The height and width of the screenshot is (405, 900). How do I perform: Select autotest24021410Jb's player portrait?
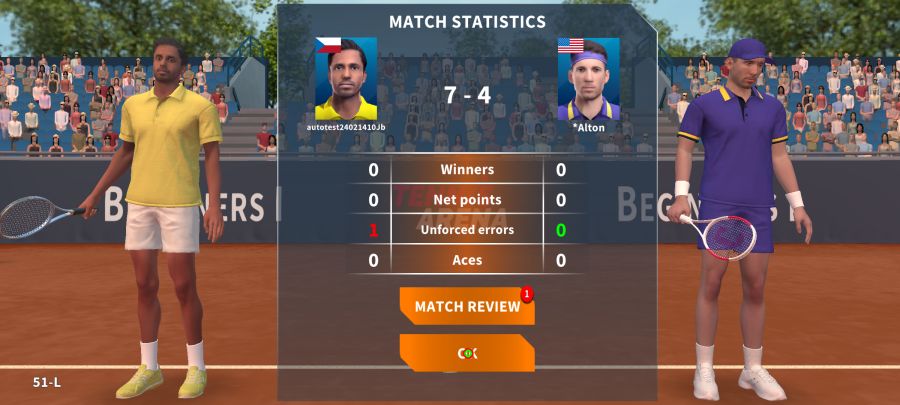(346, 79)
